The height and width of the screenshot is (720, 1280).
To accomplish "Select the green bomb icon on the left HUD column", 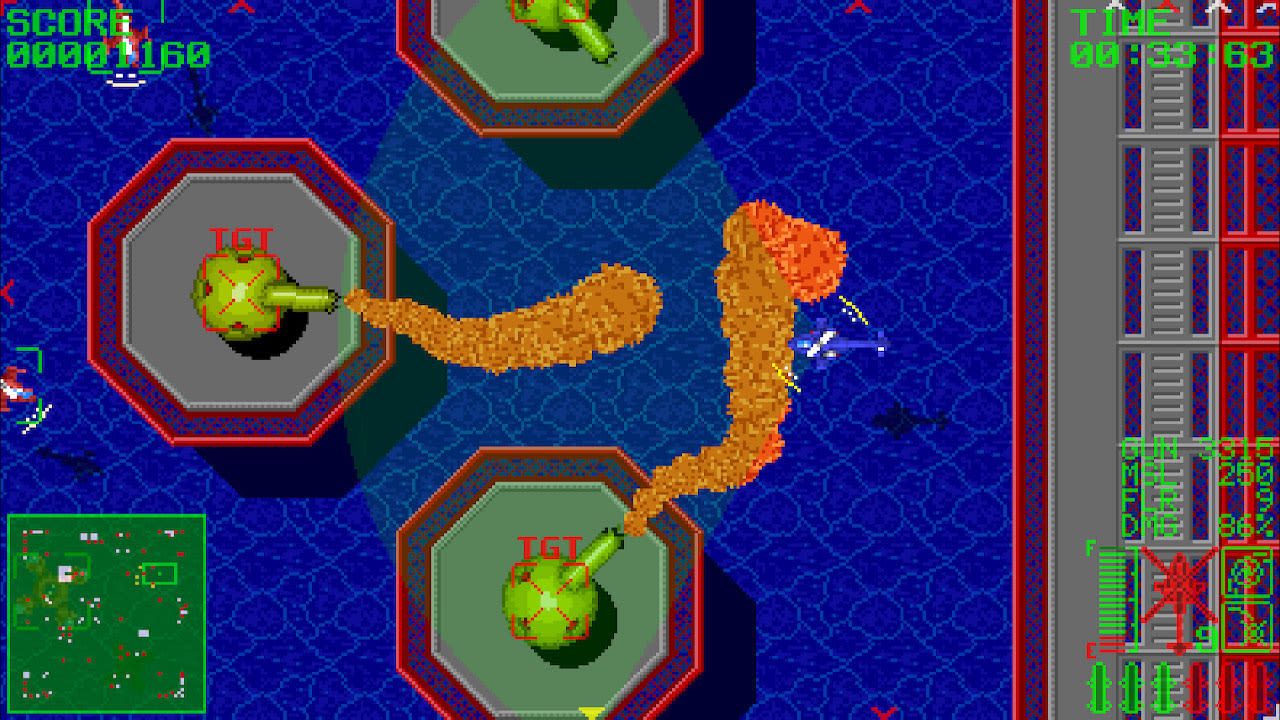I will tap(1100, 685).
